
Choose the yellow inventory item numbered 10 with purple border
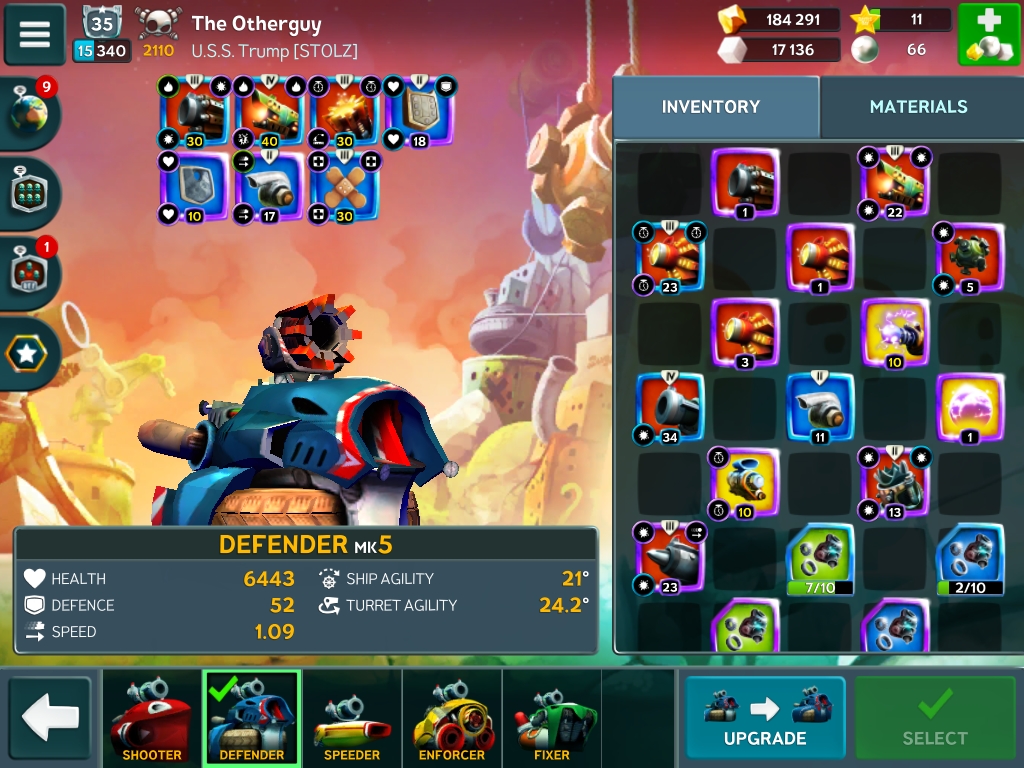pyautogui.click(x=894, y=333)
